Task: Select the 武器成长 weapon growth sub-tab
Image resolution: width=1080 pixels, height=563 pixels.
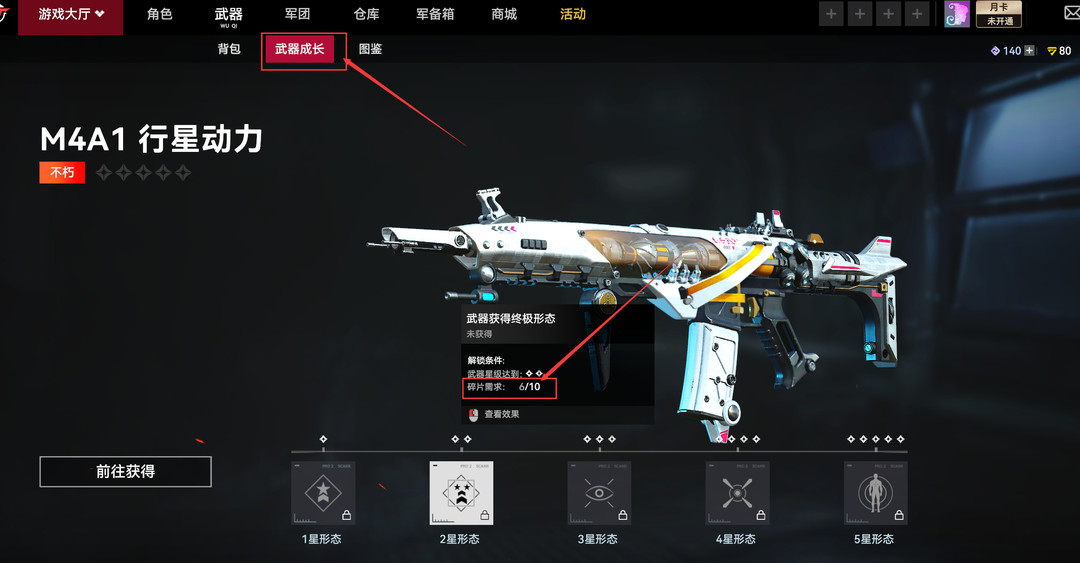Action: 299,49
